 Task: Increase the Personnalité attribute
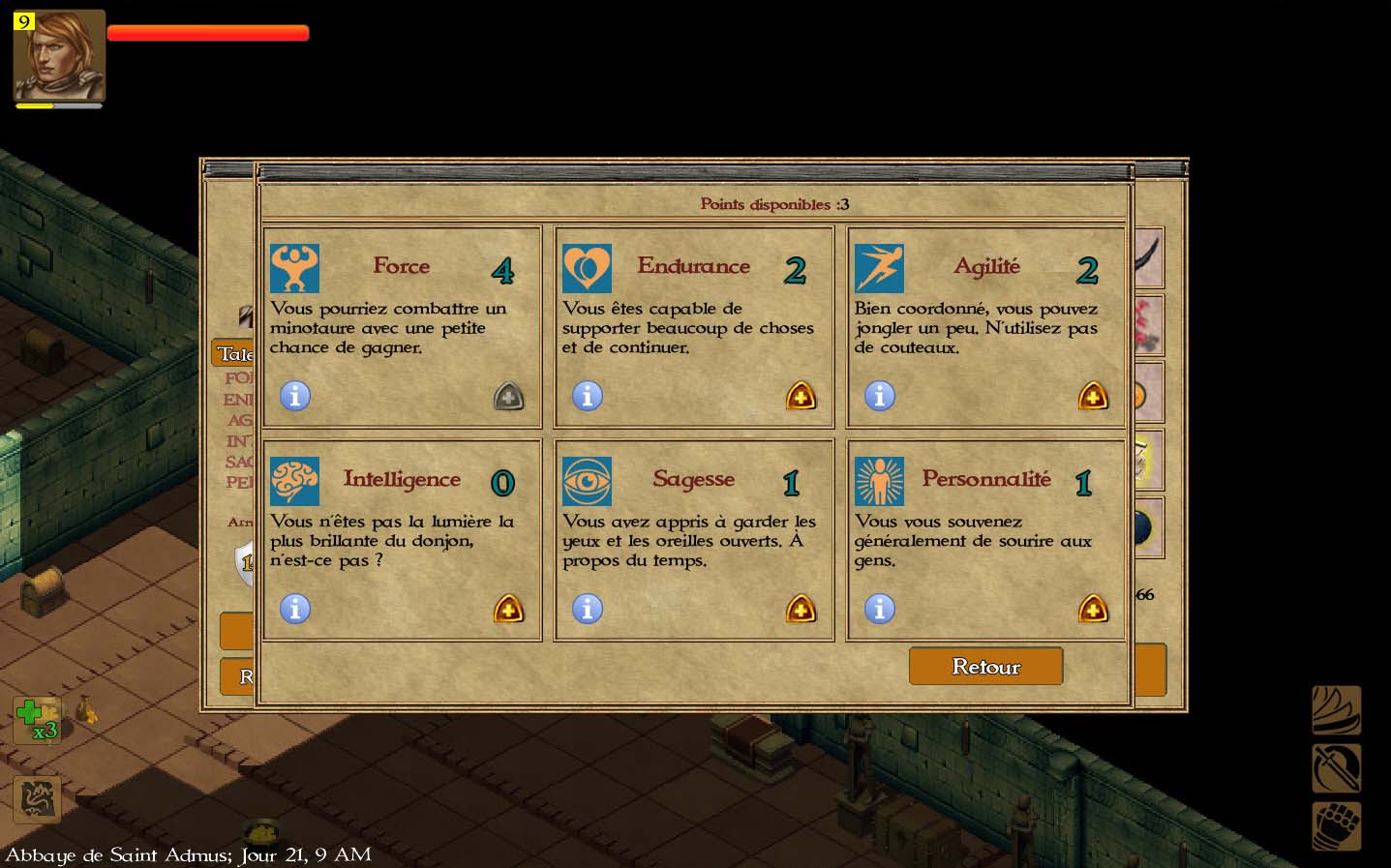1093,609
